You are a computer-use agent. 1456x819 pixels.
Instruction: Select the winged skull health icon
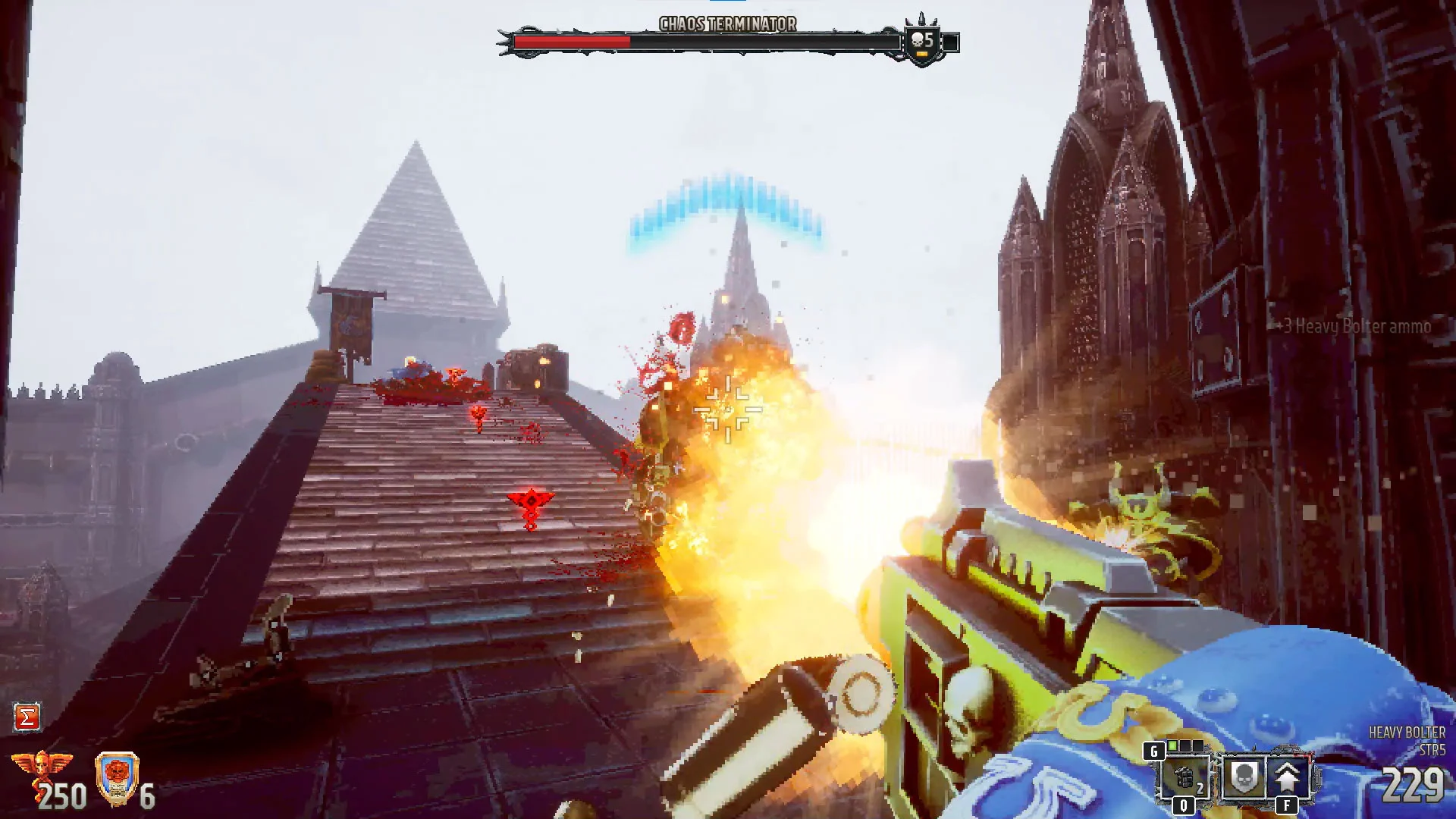(x=42, y=766)
